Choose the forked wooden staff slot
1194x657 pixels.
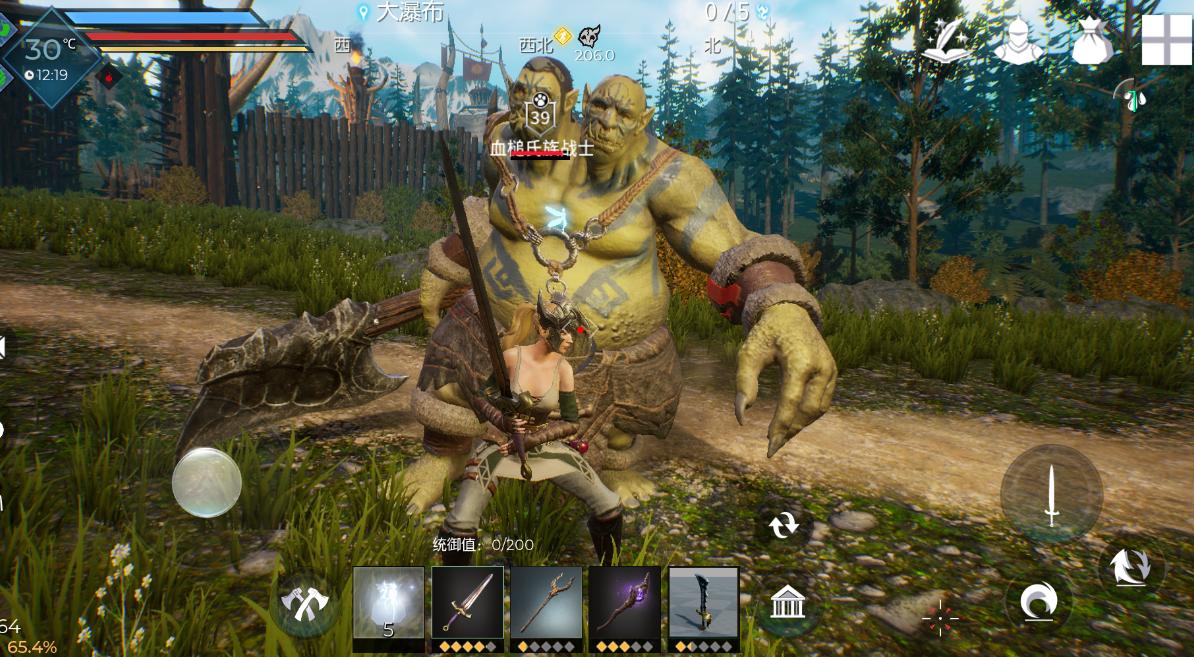click(x=546, y=602)
